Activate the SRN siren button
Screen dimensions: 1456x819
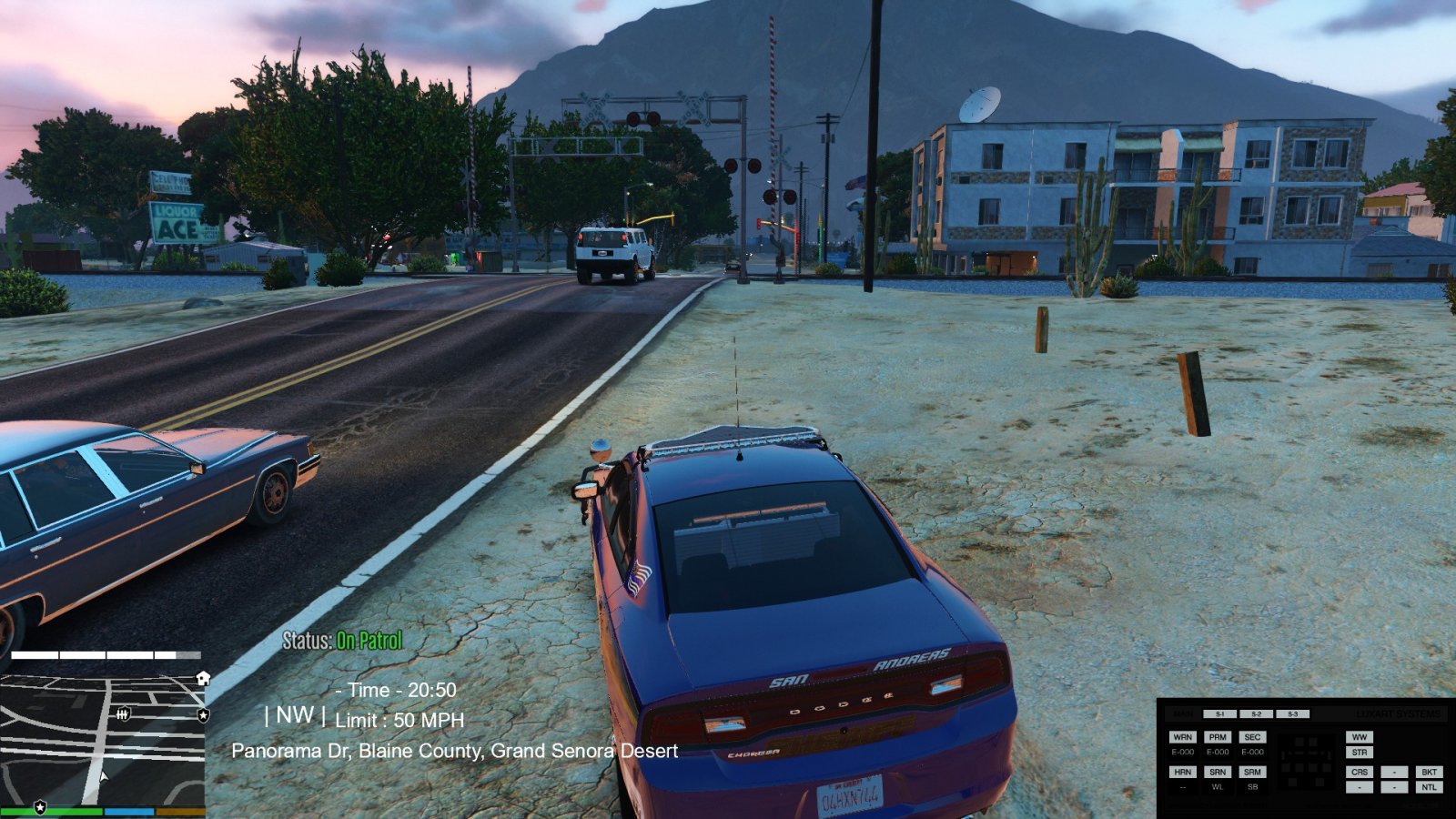[x=1218, y=772]
